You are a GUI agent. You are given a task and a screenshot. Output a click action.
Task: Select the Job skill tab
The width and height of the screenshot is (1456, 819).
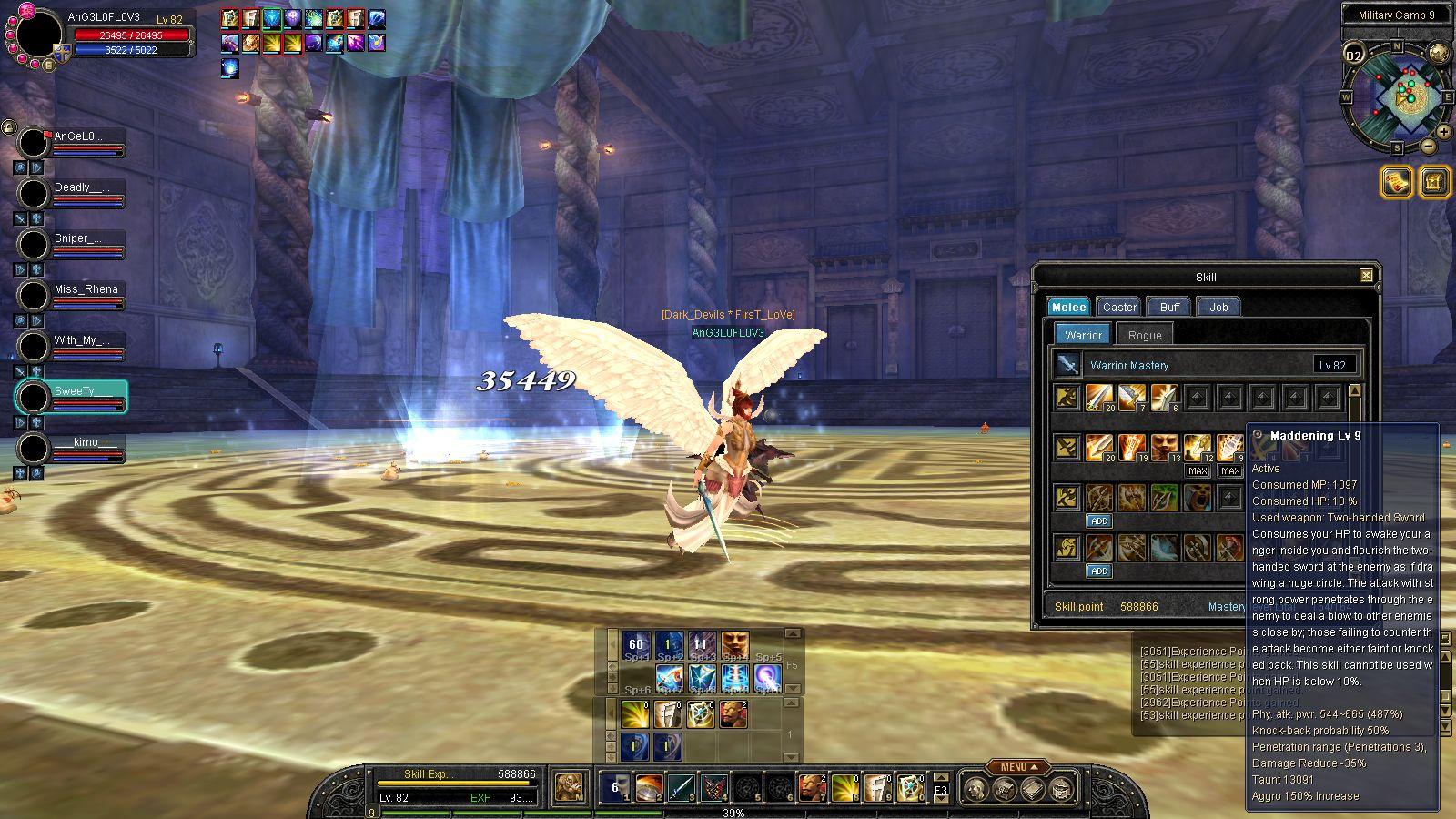[x=1218, y=307]
